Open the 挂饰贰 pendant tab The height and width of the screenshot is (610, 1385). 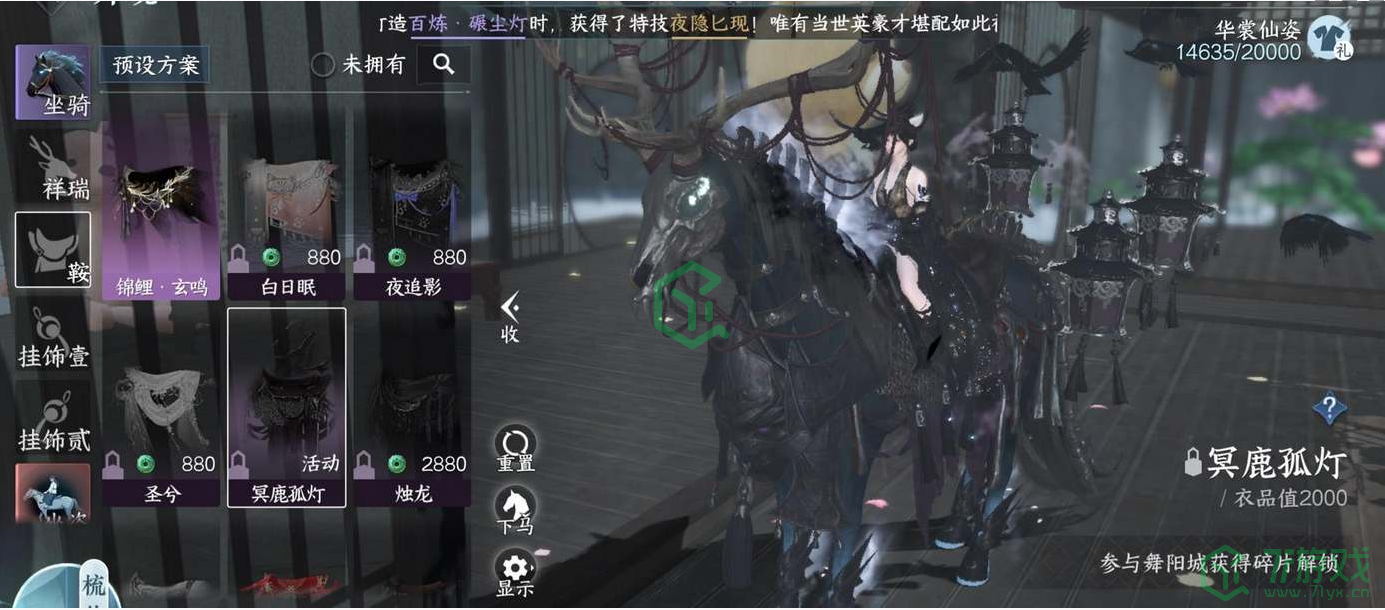[53, 420]
